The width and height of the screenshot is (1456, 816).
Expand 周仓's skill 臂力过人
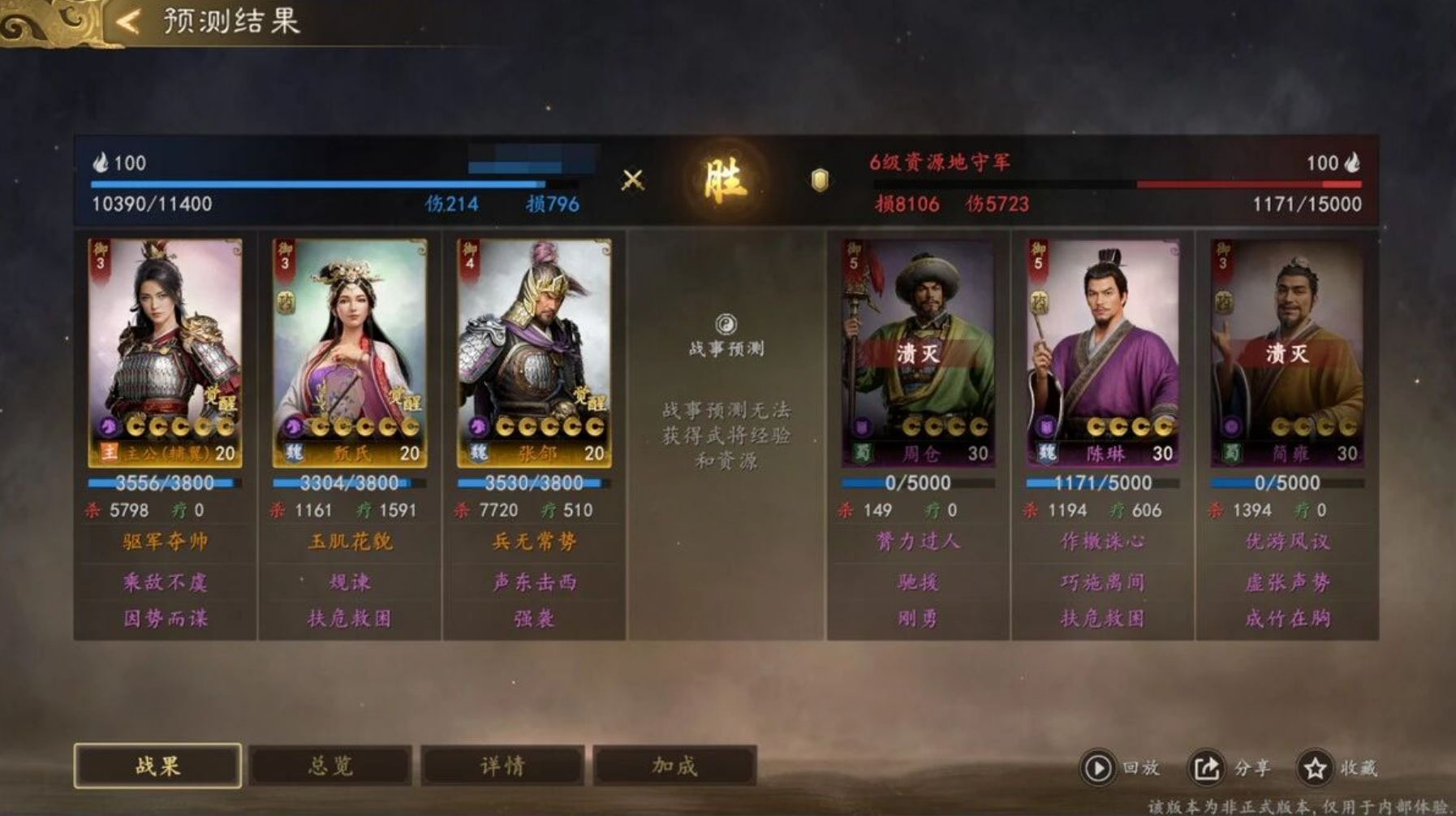918,542
